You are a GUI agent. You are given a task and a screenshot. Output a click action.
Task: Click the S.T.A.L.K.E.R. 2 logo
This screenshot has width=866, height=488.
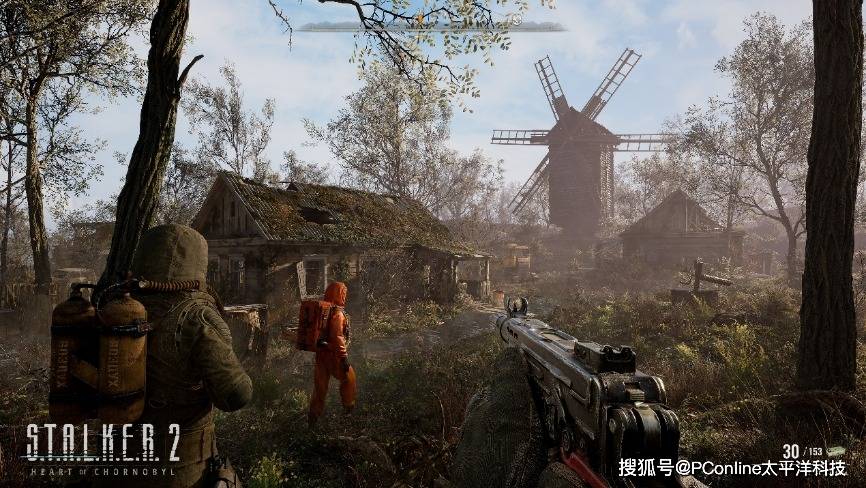(103, 447)
